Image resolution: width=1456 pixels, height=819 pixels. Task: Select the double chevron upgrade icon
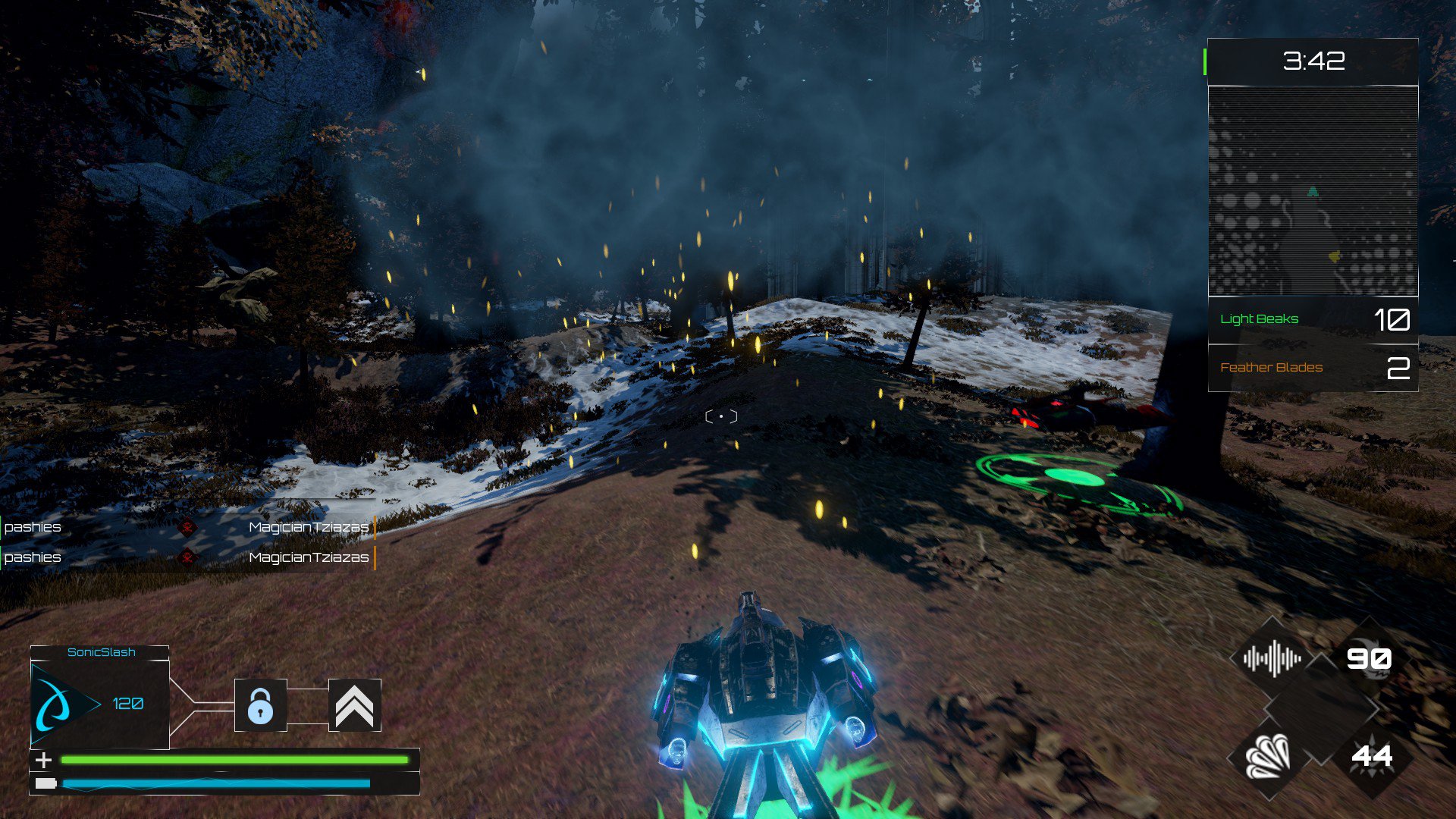354,705
